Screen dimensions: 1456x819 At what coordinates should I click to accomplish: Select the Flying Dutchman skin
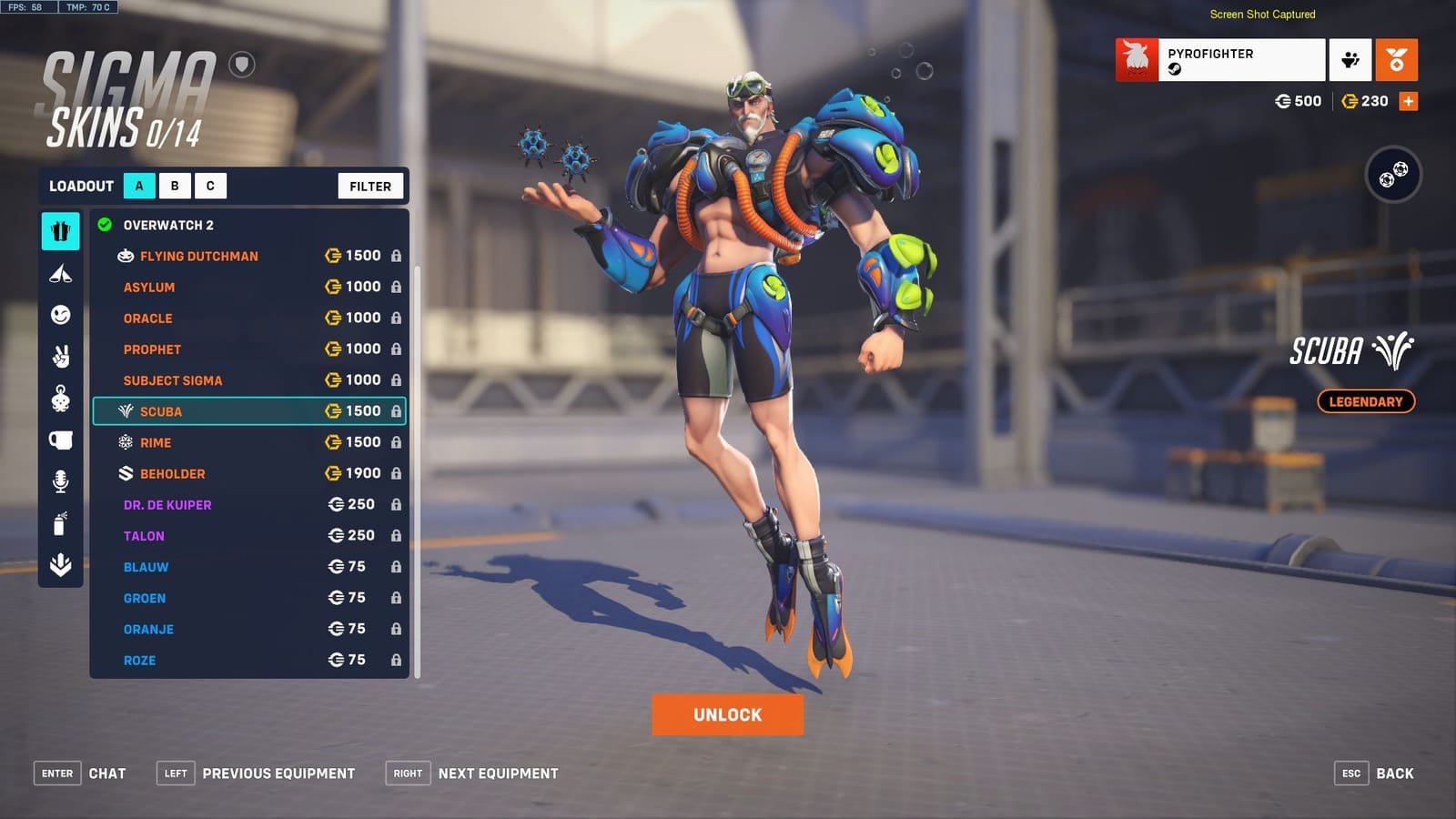(194, 256)
